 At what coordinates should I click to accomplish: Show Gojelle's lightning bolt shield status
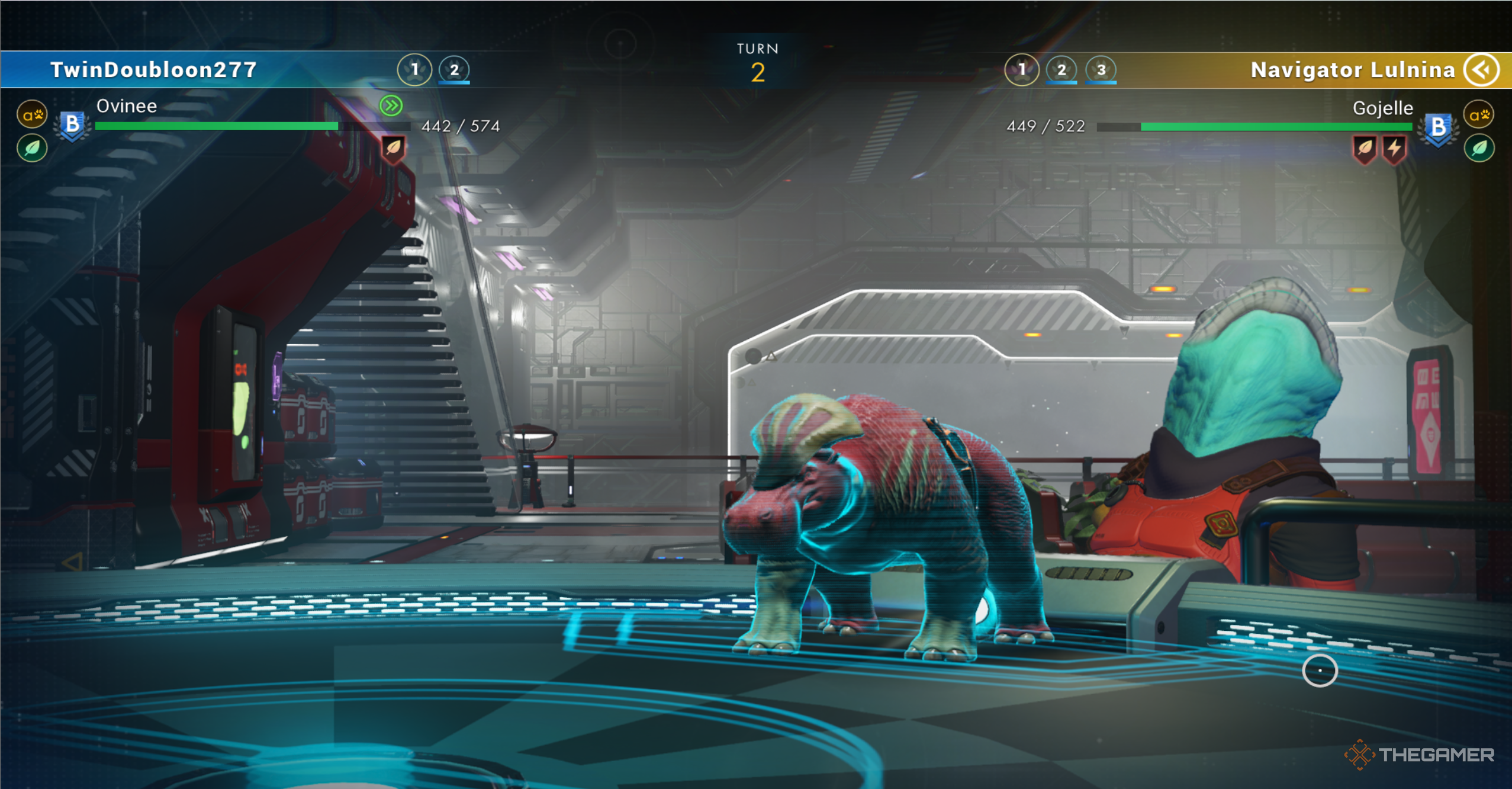(x=1395, y=148)
